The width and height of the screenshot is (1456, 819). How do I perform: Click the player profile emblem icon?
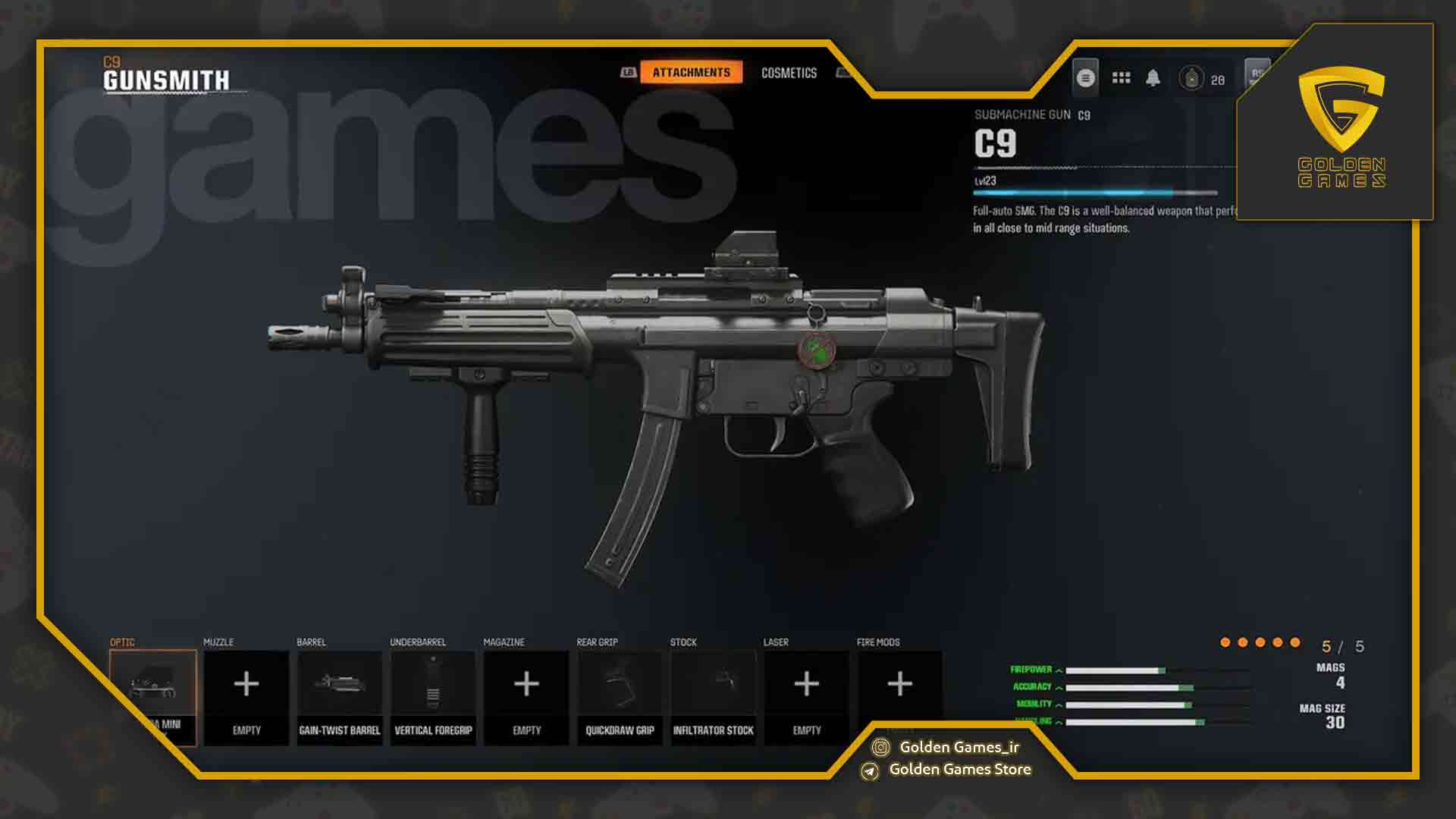coord(1086,77)
